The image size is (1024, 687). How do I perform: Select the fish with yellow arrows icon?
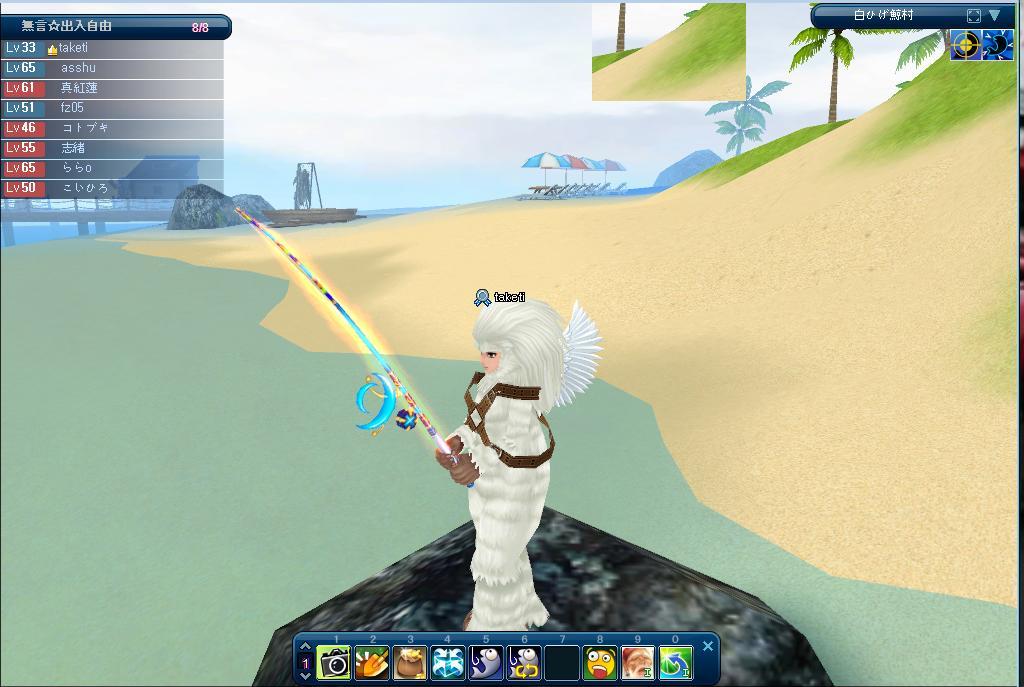tap(524, 663)
